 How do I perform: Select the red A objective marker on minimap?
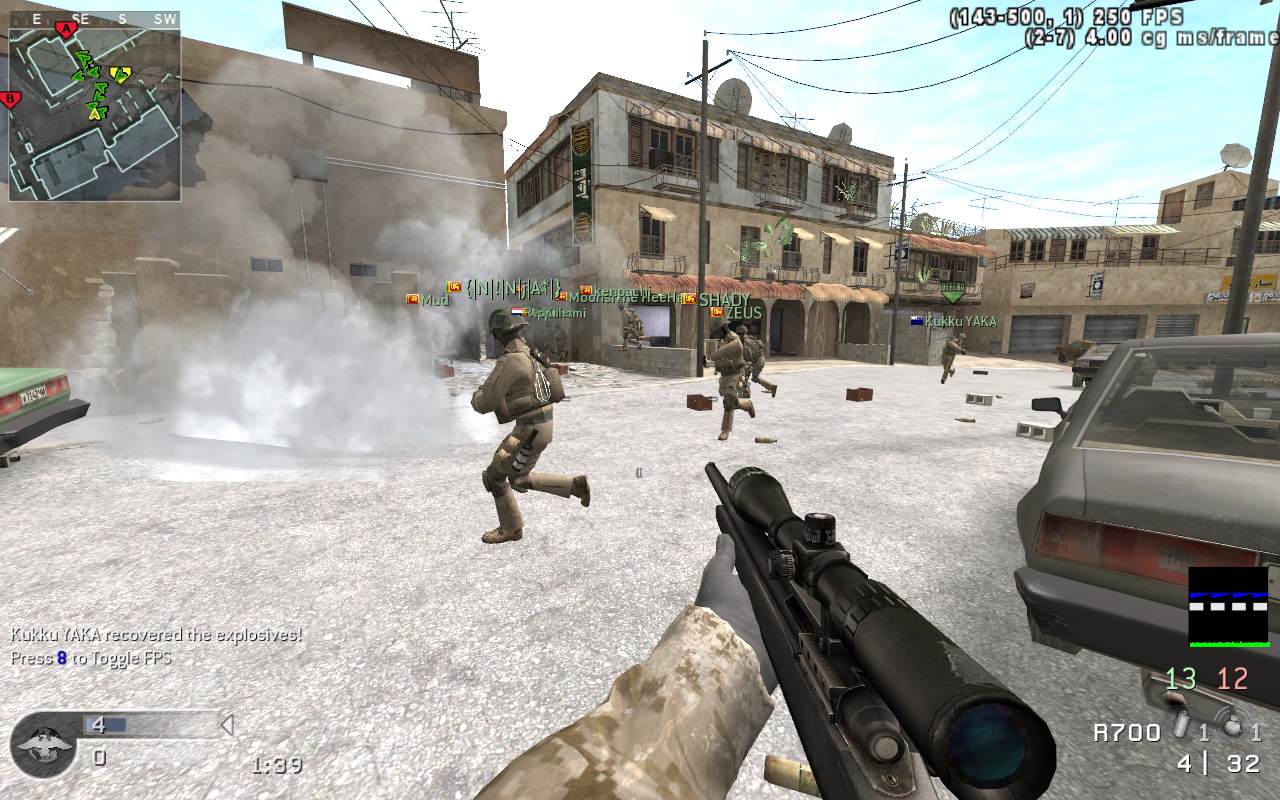67,29
